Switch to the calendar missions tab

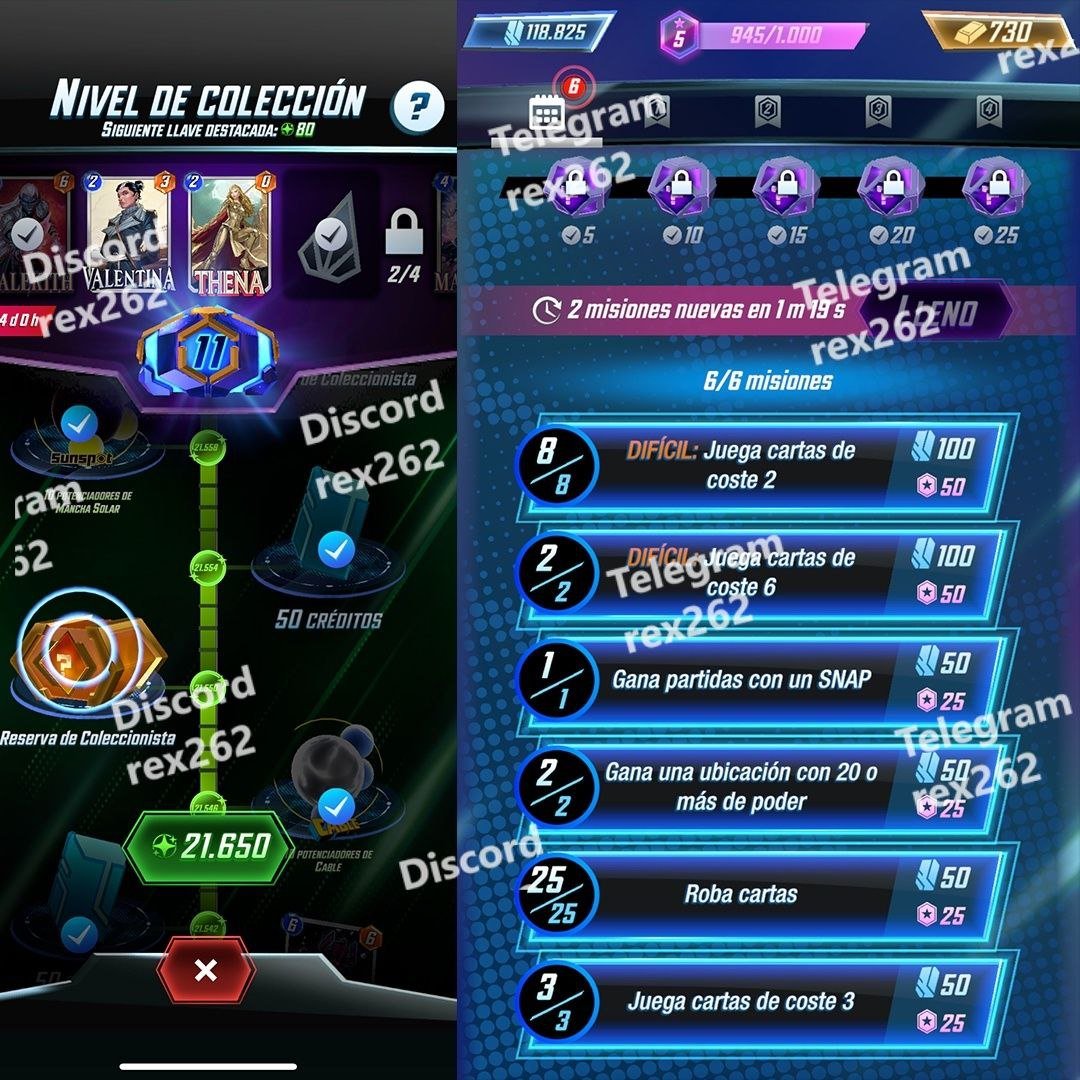tap(549, 112)
